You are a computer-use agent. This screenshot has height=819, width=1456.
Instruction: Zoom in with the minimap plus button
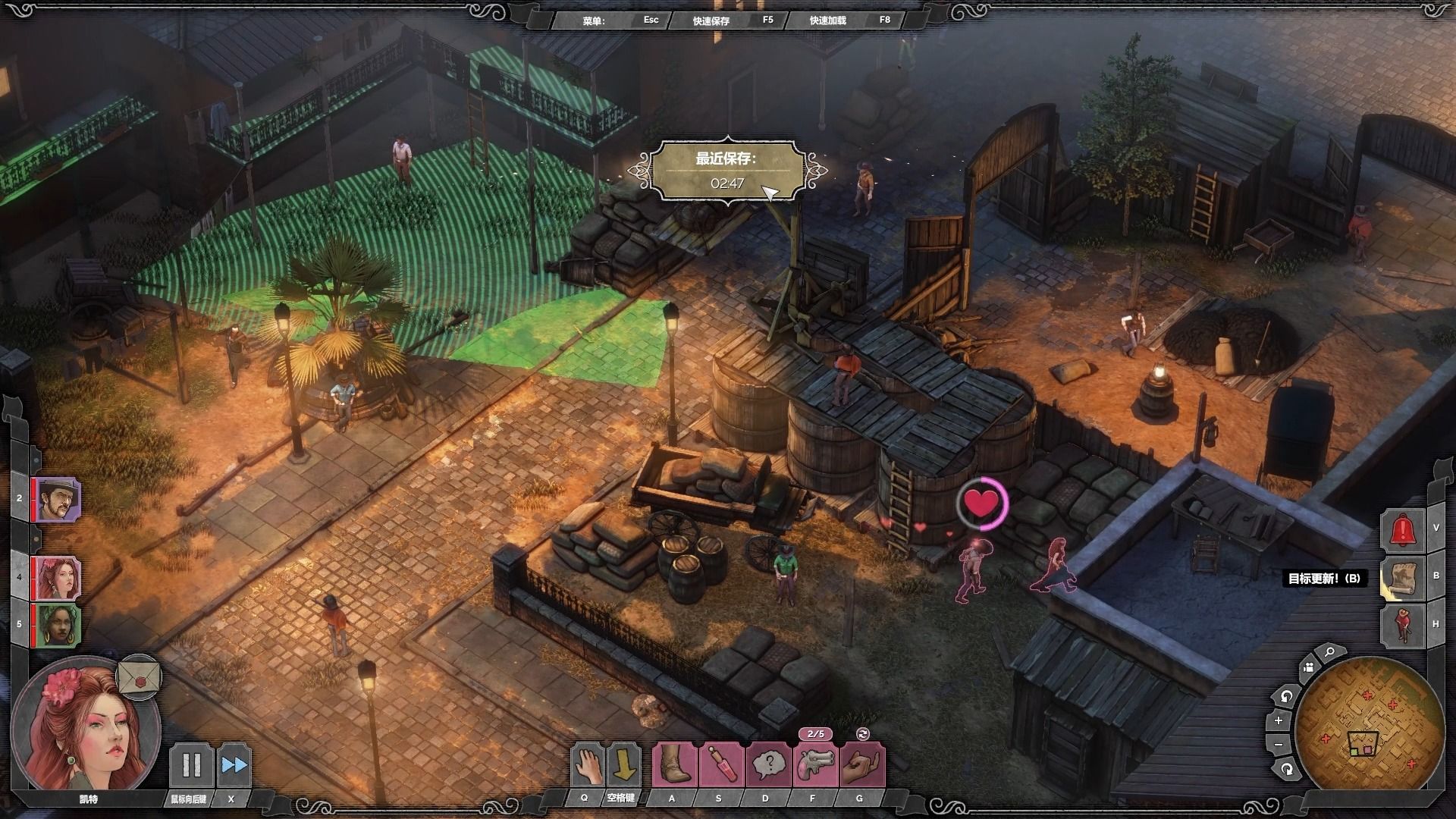[x=1279, y=720]
